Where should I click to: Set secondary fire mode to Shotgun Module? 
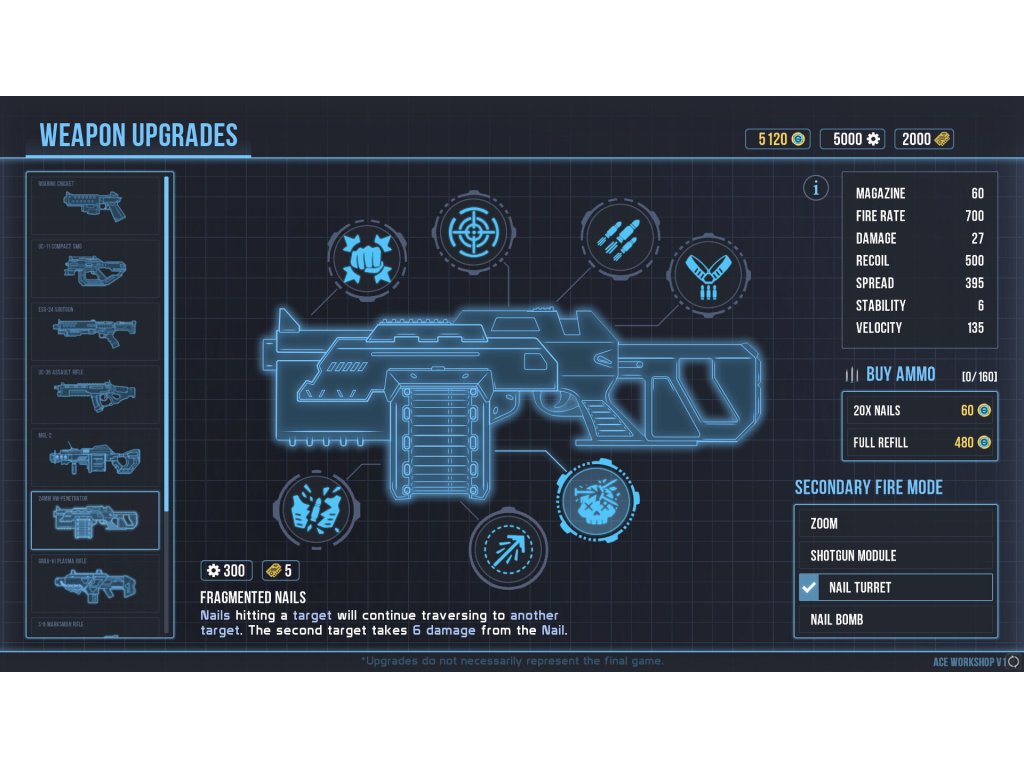coord(896,555)
